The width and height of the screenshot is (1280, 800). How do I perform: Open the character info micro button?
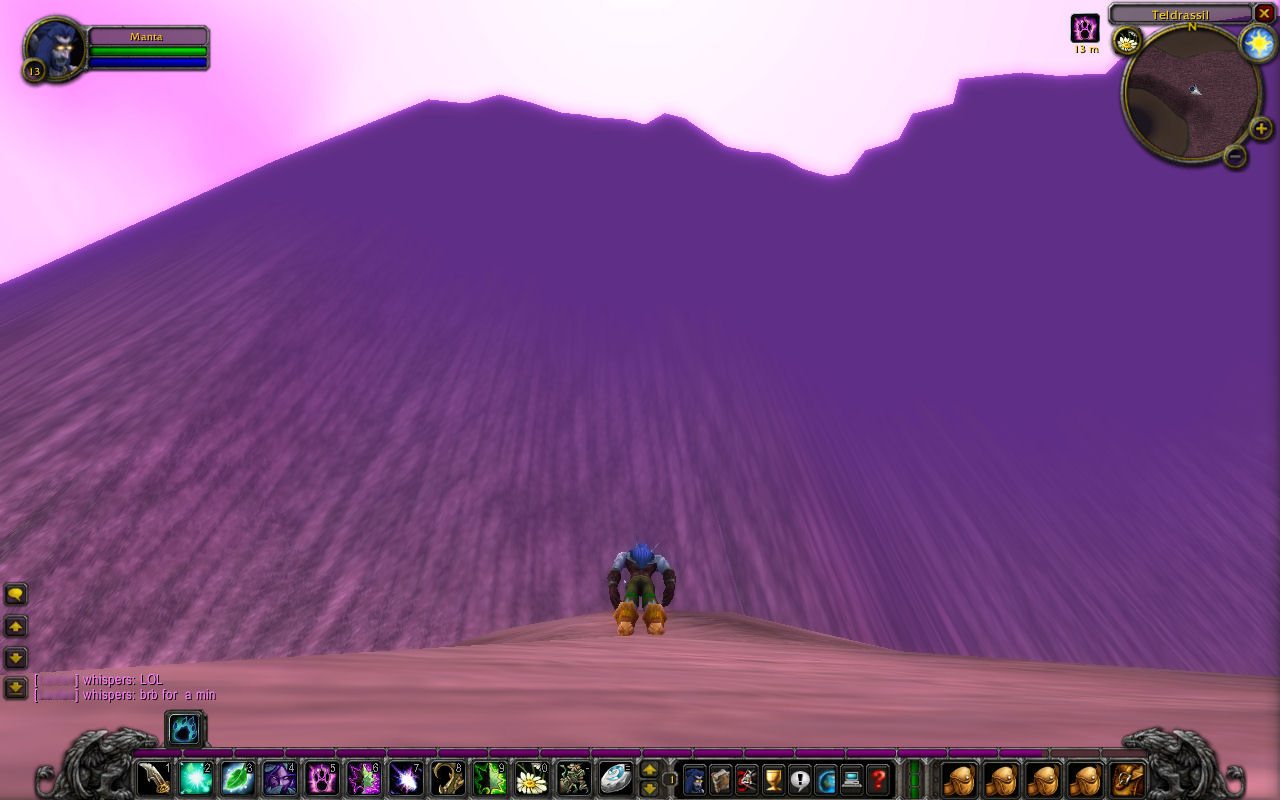coord(694,778)
